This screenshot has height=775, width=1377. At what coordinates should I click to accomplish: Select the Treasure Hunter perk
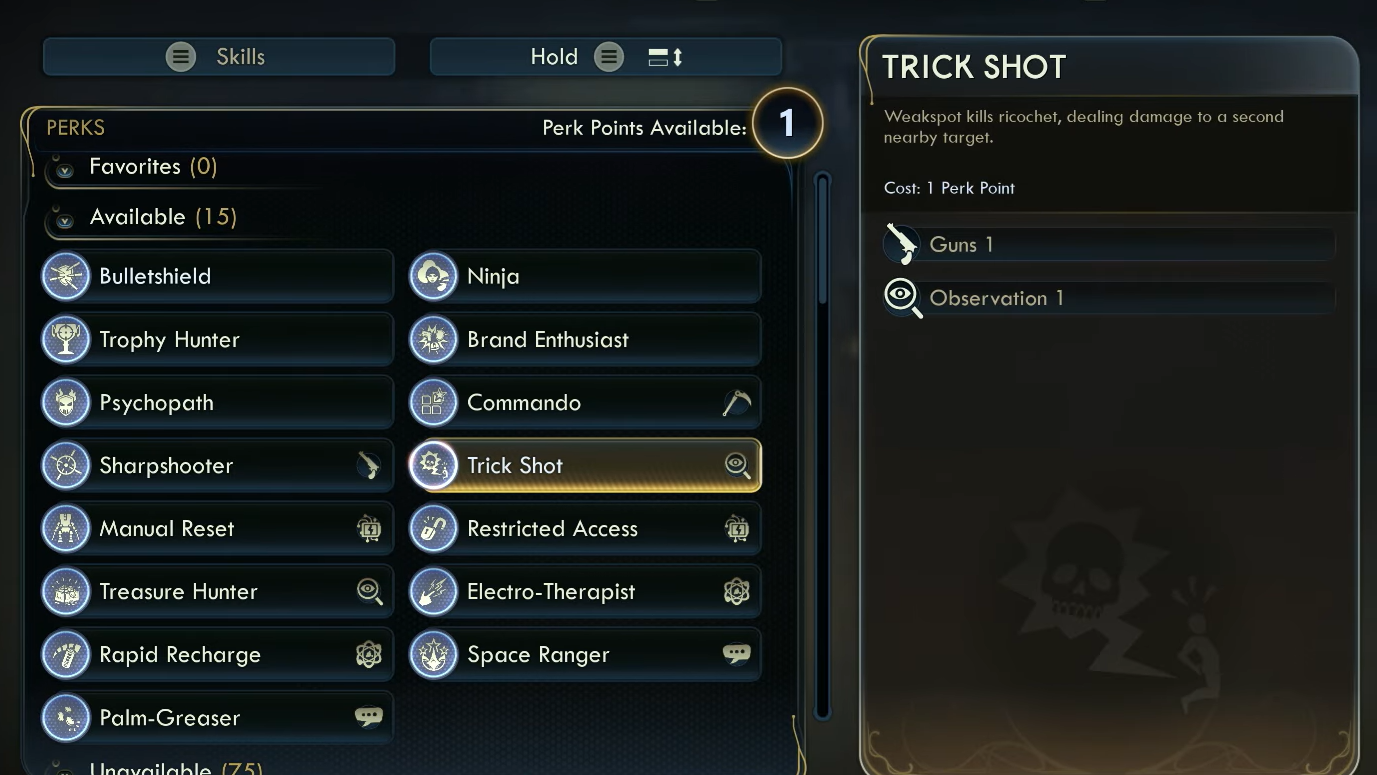pyautogui.click(x=217, y=591)
